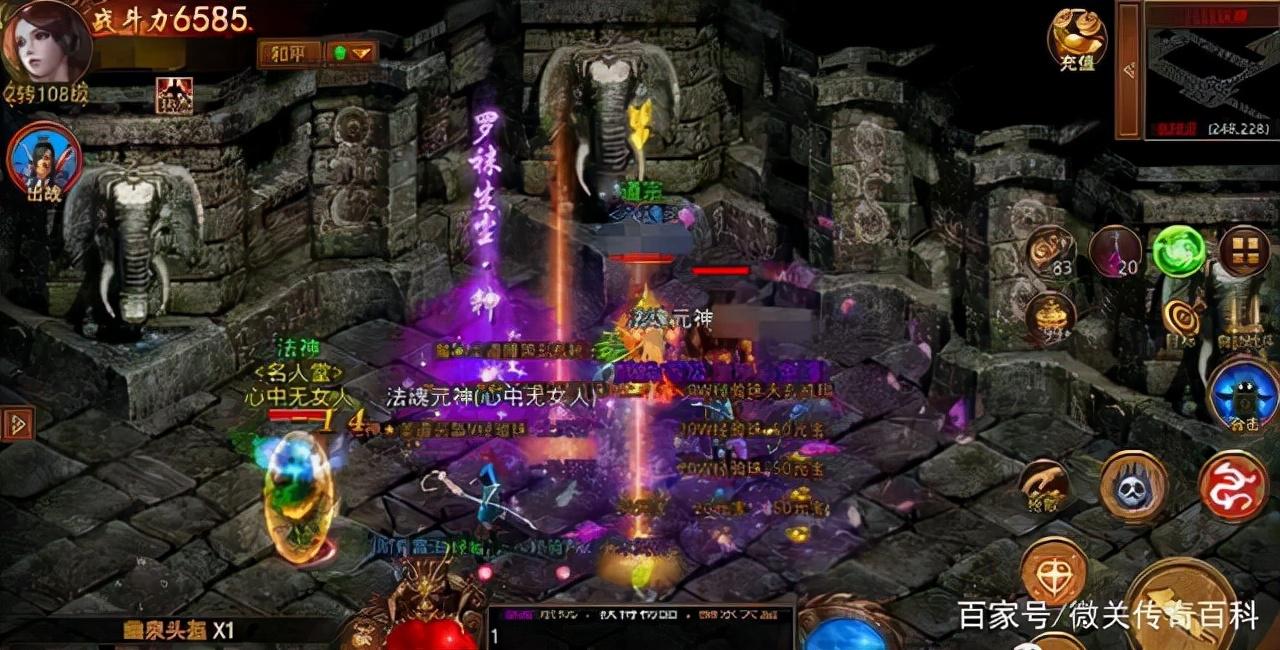
Task: Activate the shield cross skill
Action: tap(1053, 570)
